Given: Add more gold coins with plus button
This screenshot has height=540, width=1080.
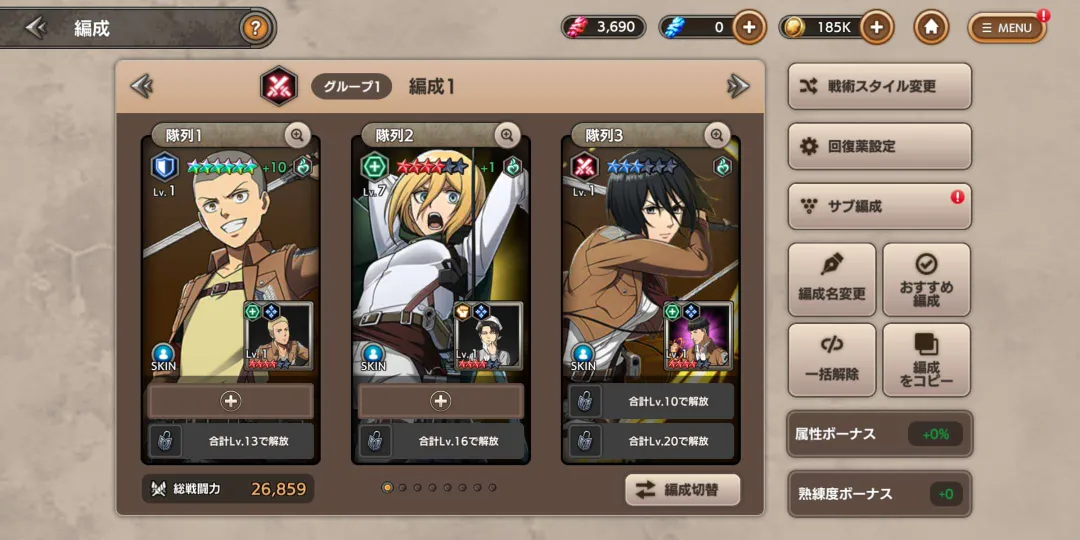Looking at the screenshot, I should [876, 28].
